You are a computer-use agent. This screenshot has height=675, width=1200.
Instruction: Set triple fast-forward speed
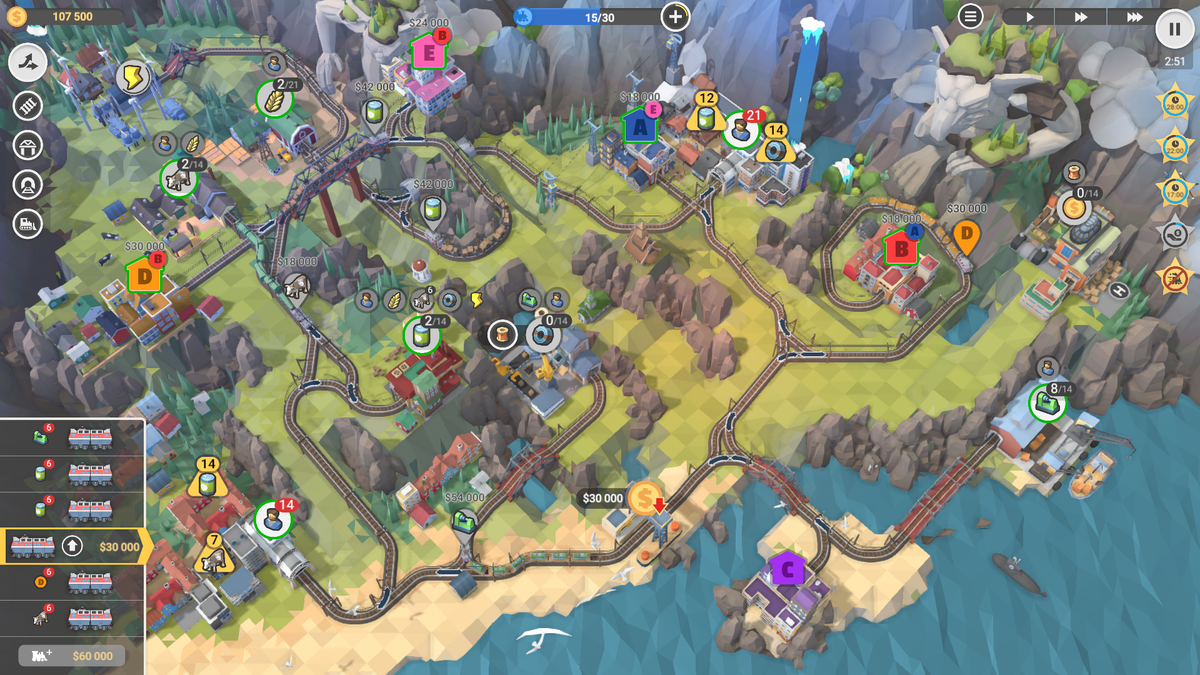pos(1133,17)
